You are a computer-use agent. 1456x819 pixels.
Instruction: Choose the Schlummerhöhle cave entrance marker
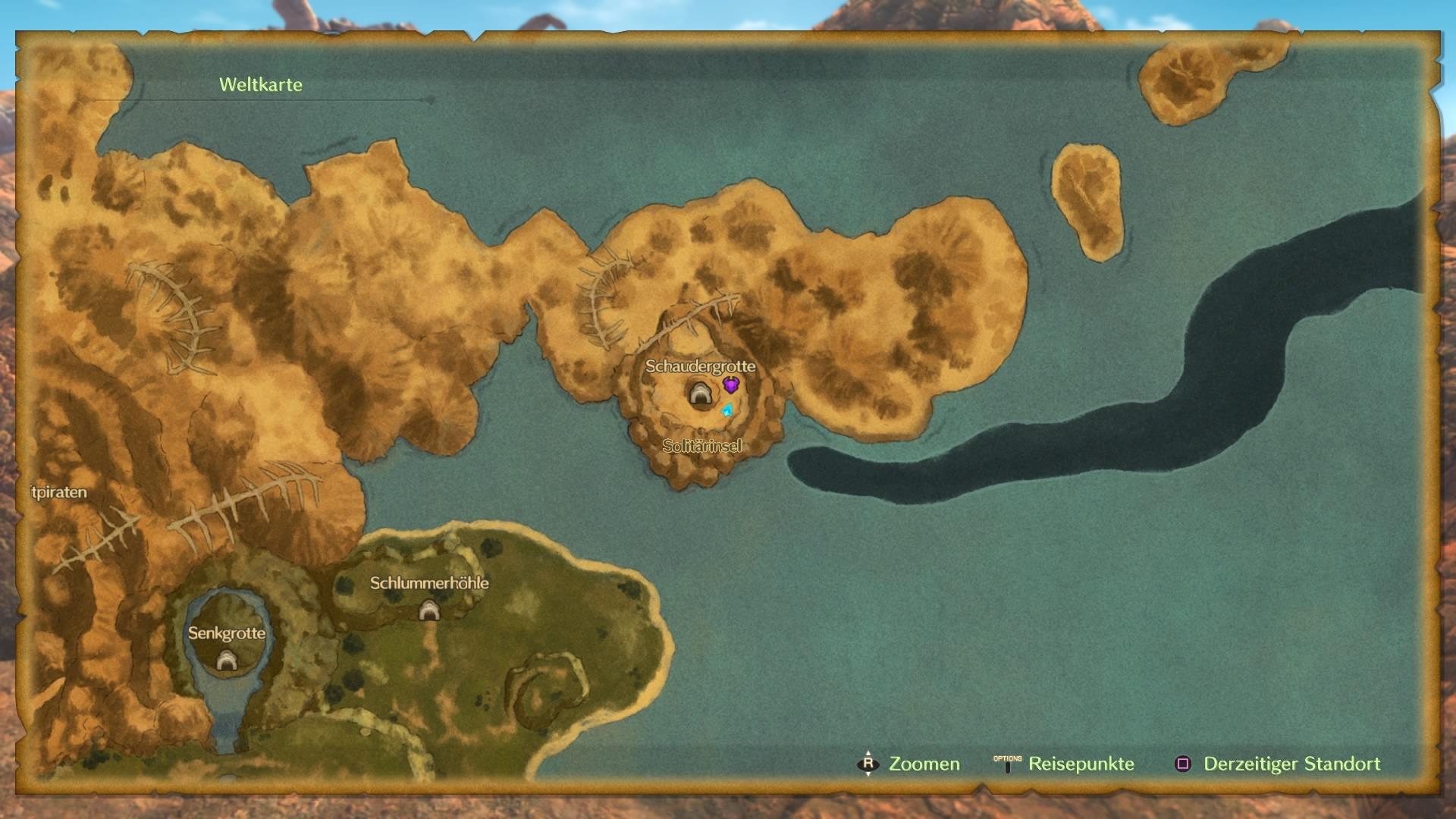coord(429,610)
